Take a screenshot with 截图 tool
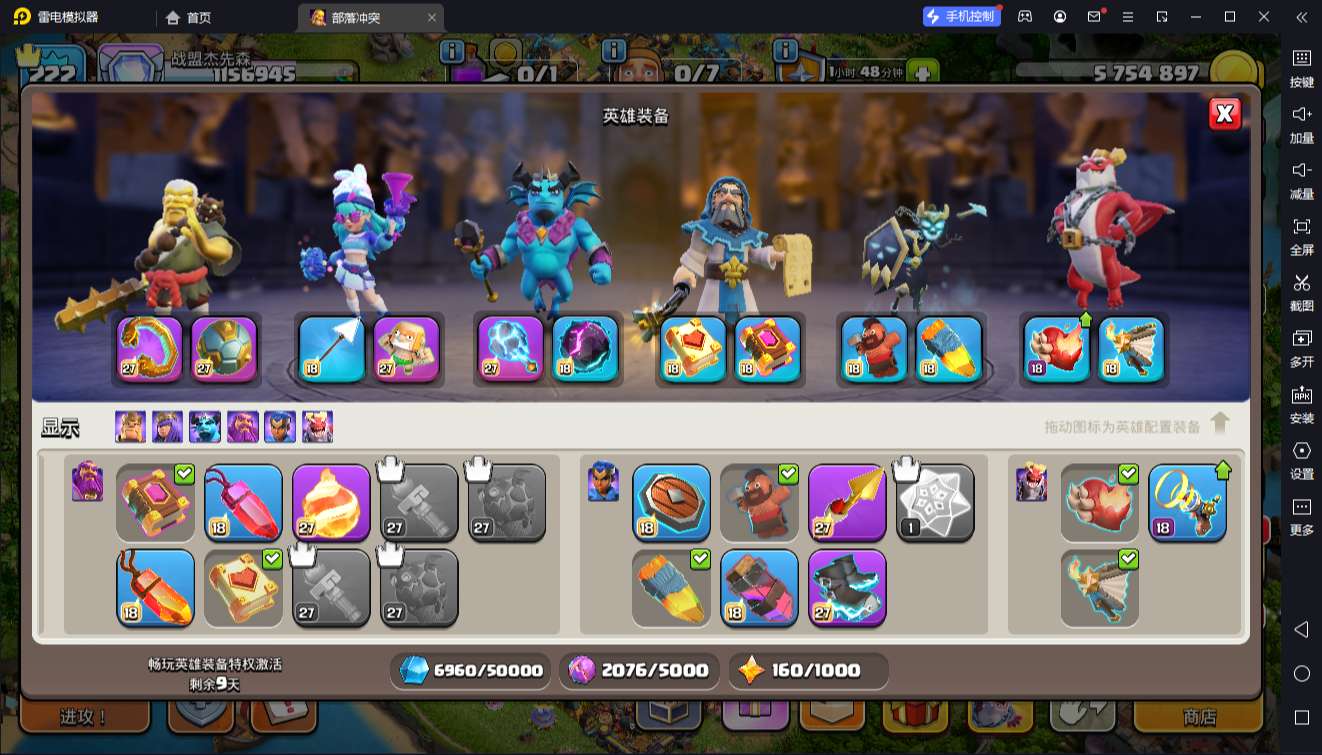Image resolution: width=1322 pixels, height=755 pixels. (1301, 292)
